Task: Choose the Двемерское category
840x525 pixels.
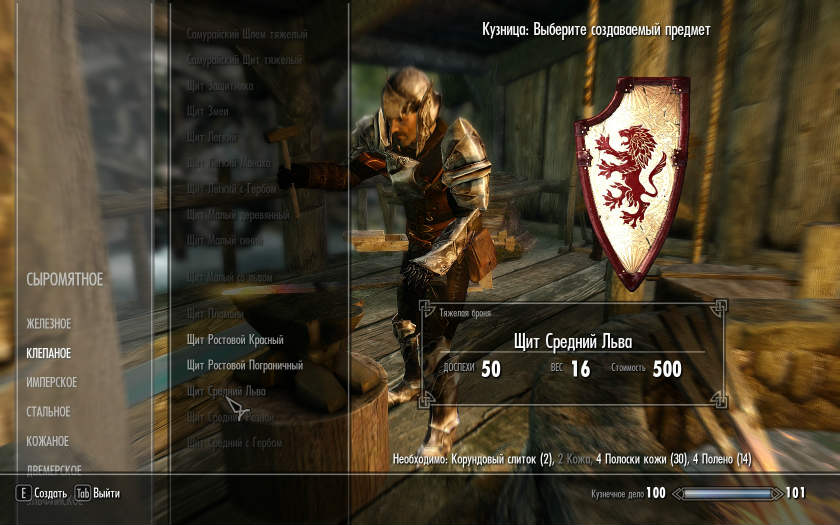Action: (x=54, y=468)
